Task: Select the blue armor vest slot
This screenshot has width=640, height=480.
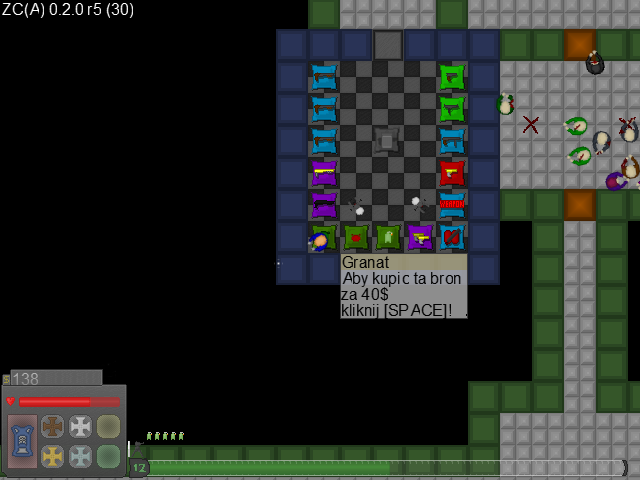Action: (x=22, y=440)
